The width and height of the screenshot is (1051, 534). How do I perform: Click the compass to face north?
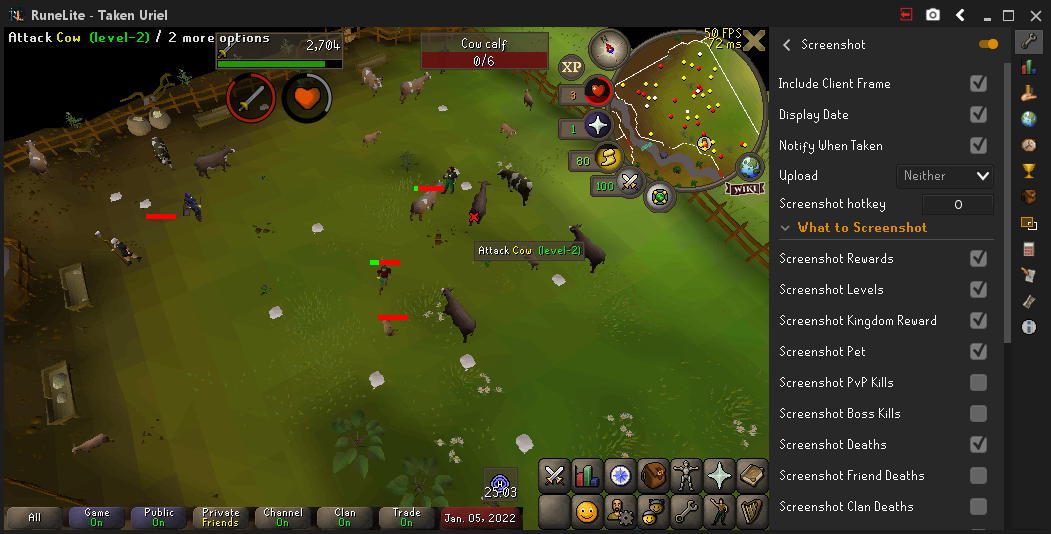tap(607, 46)
